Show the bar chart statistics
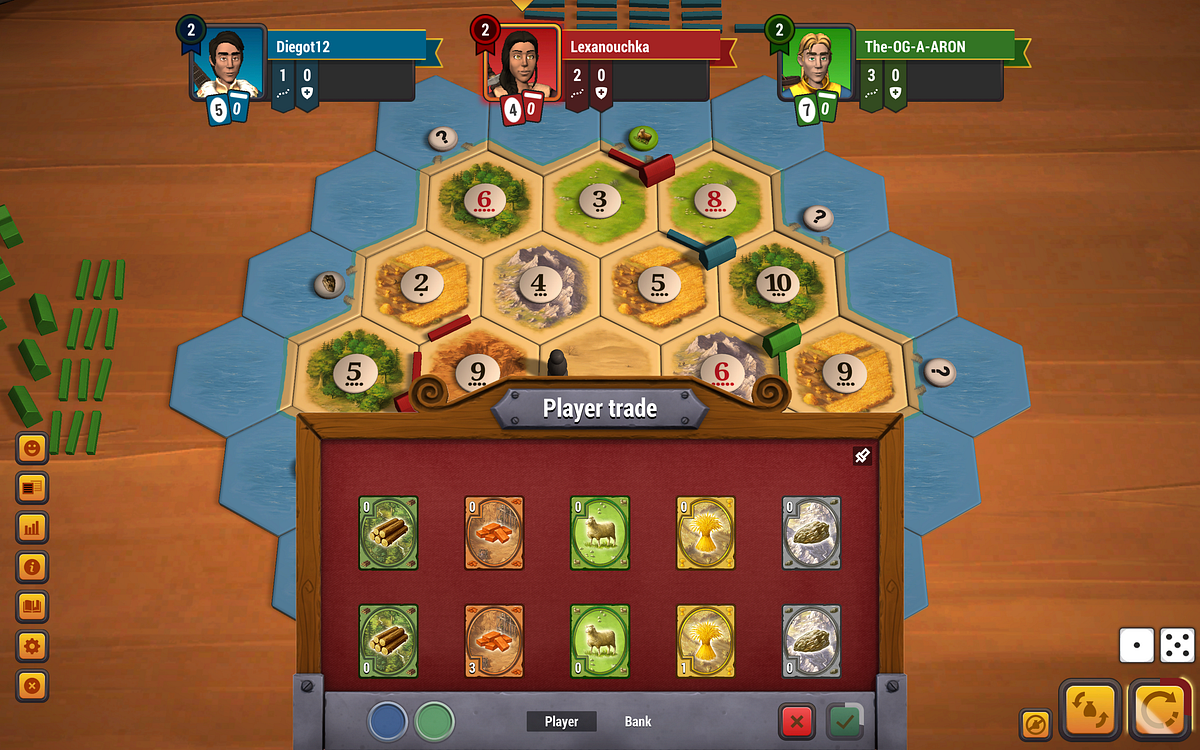The image size is (1200, 750). coord(33,527)
